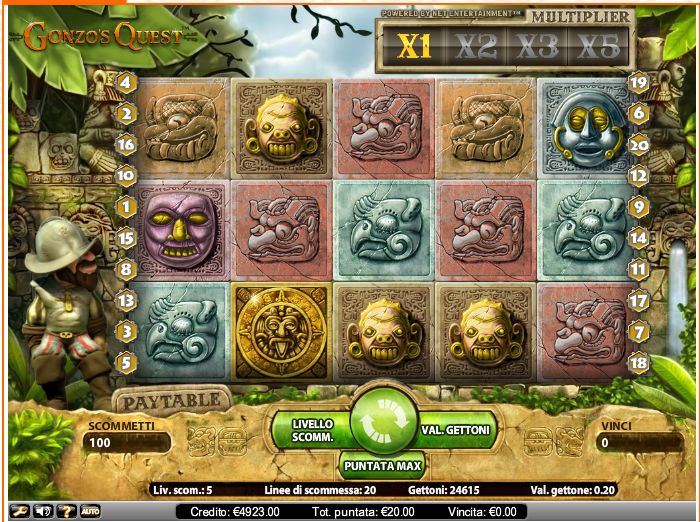Activate autoplay with the AUTO button
This screenshot has height=522, width=700.
pos(91,511)
